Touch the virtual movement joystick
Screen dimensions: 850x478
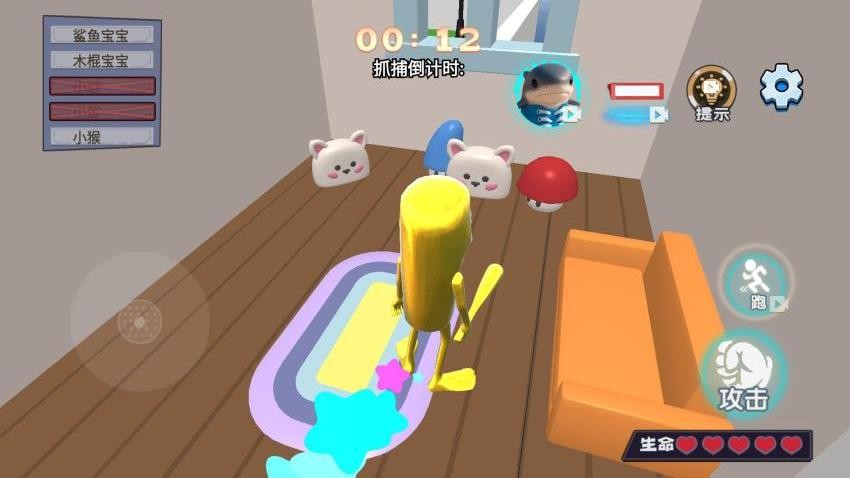click(x=138, y=321)
